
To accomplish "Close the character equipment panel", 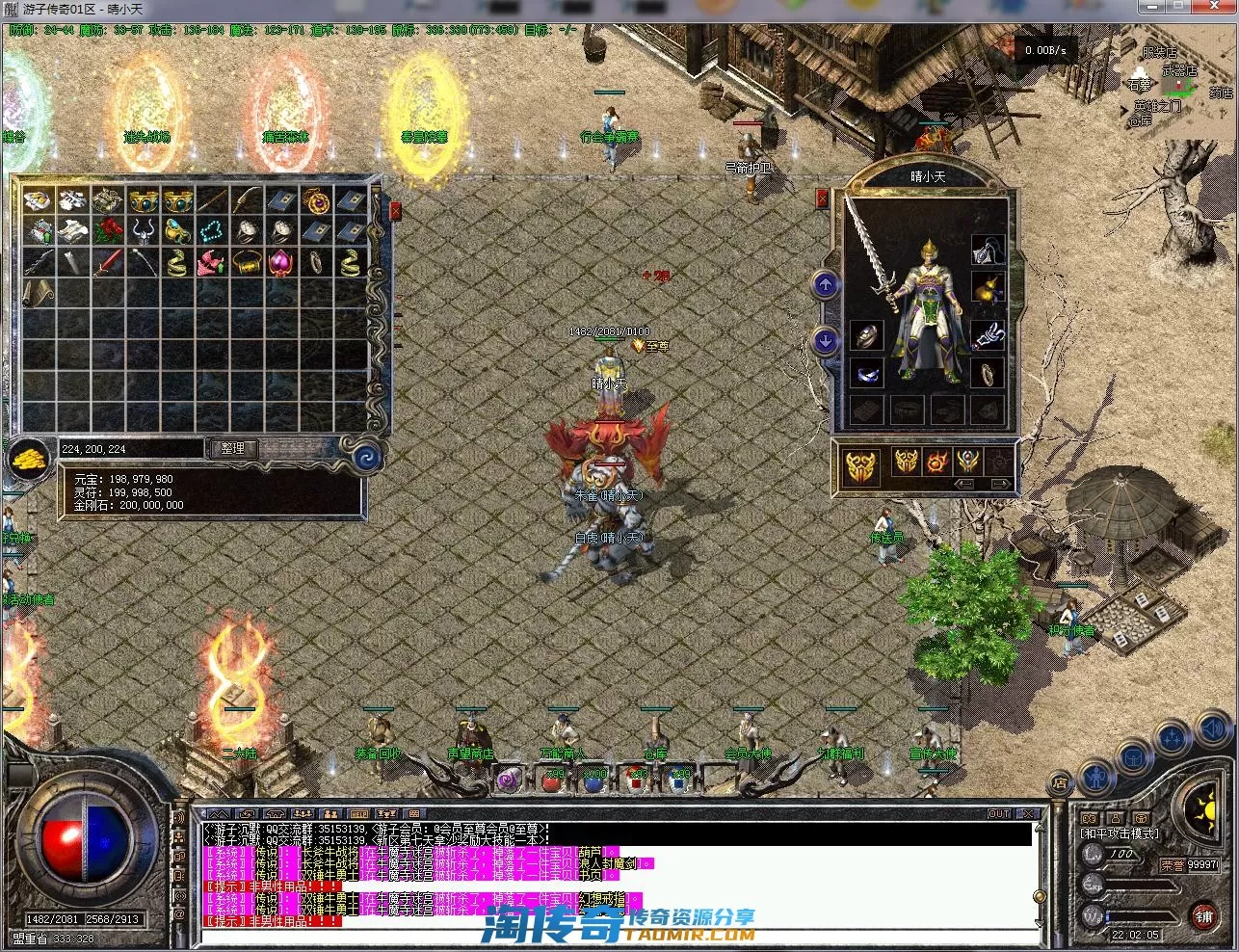I will pyautogui.click(x=822, y=198).
